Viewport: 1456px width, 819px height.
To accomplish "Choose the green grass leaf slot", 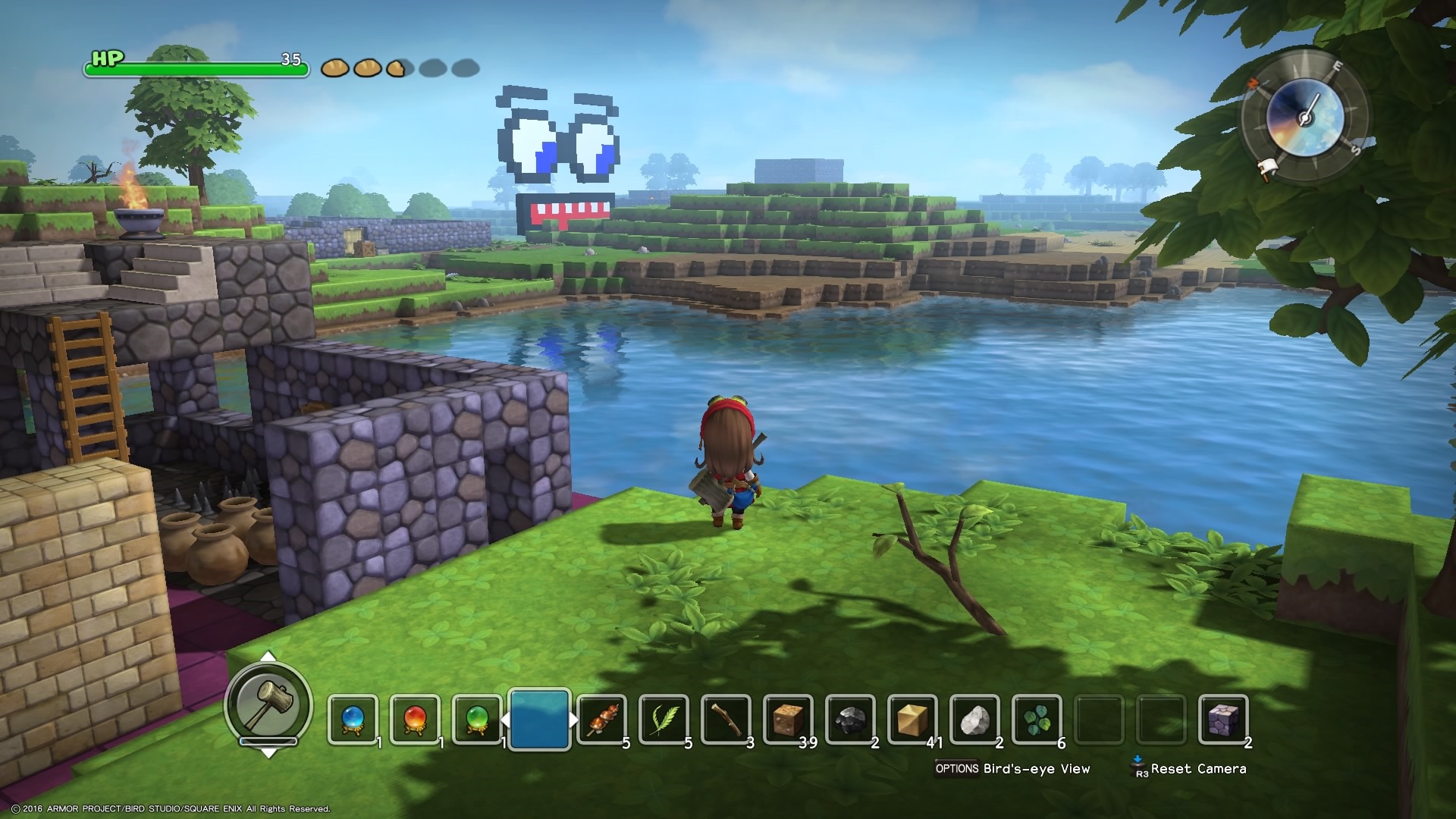I will (x=664, y=719).
